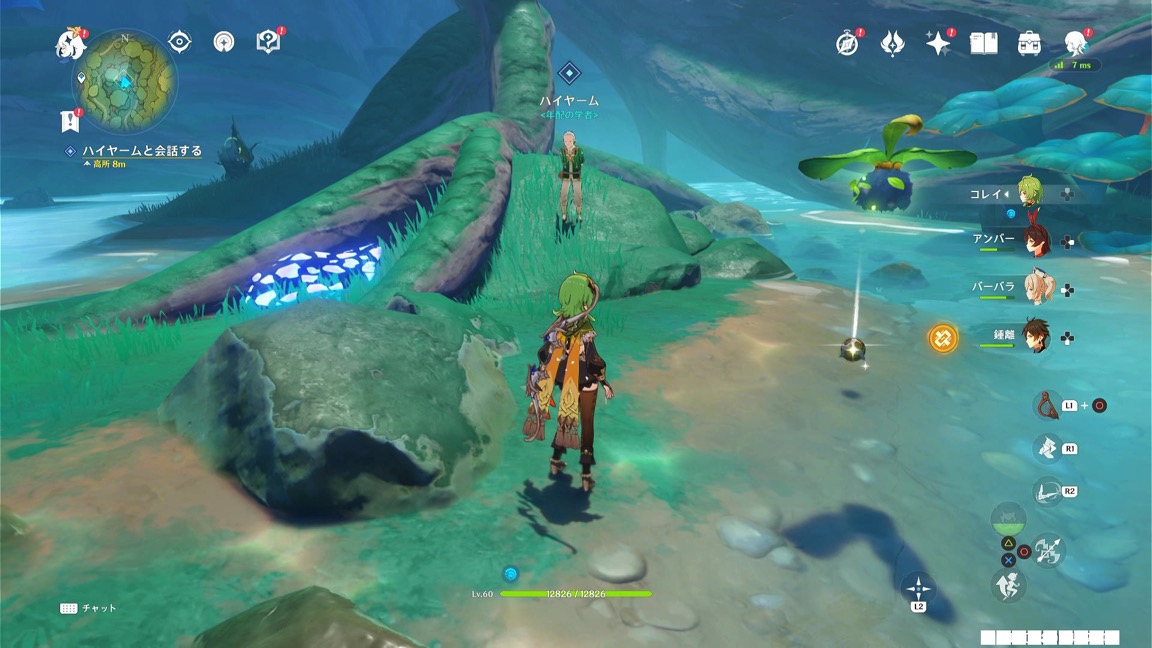Open the Events compass icon
1152x648 pixels.
point(847,43)
